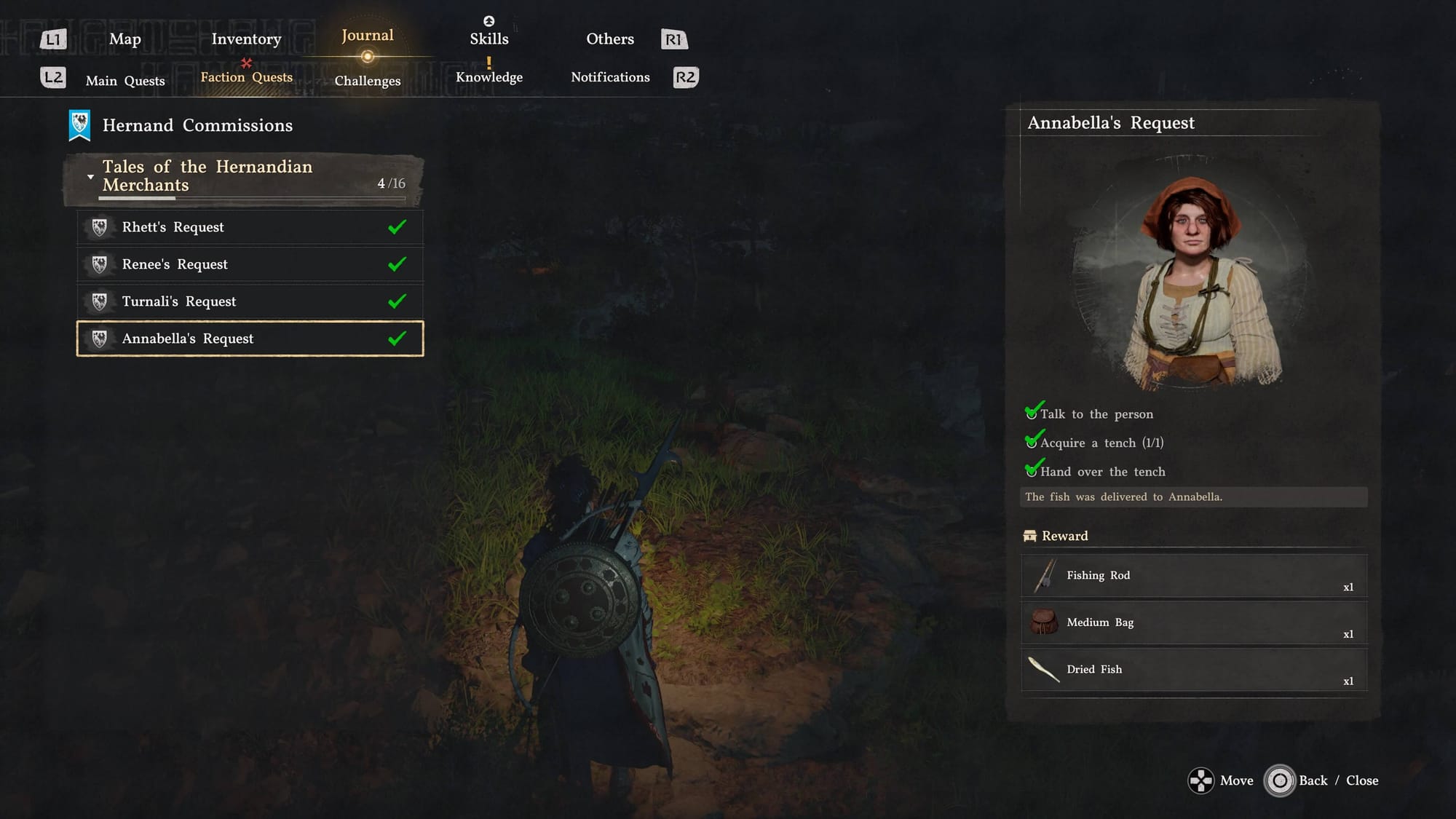1456x819 pixels.
Task: Open the Inventory tab
Action: click(246, 39)
